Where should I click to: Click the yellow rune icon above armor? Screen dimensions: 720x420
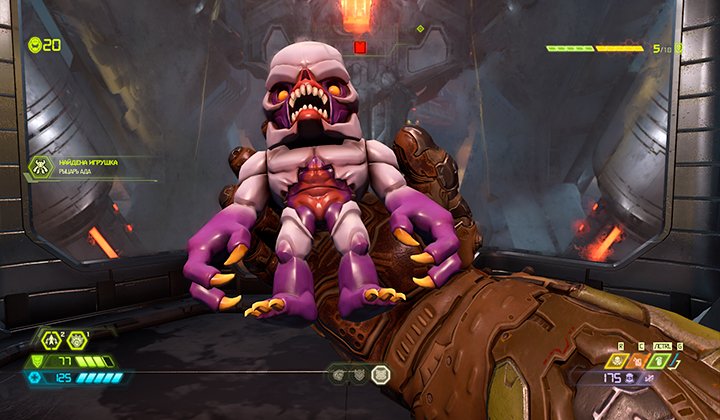[50, 340]
